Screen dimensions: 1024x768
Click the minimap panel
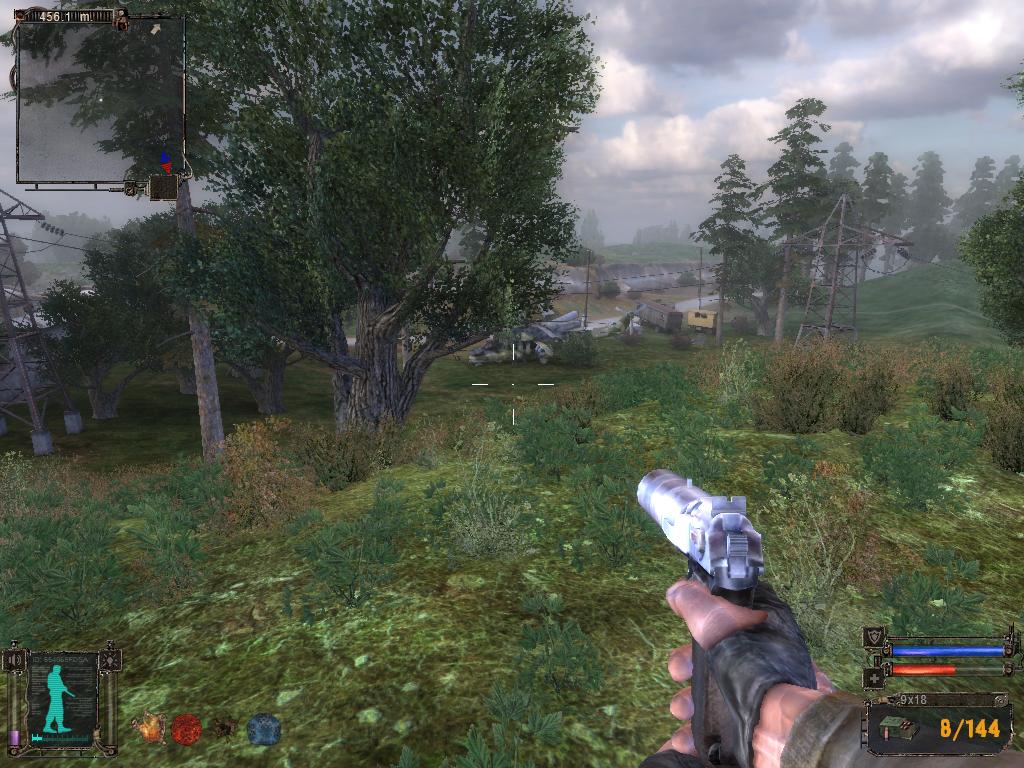[100, 100]
